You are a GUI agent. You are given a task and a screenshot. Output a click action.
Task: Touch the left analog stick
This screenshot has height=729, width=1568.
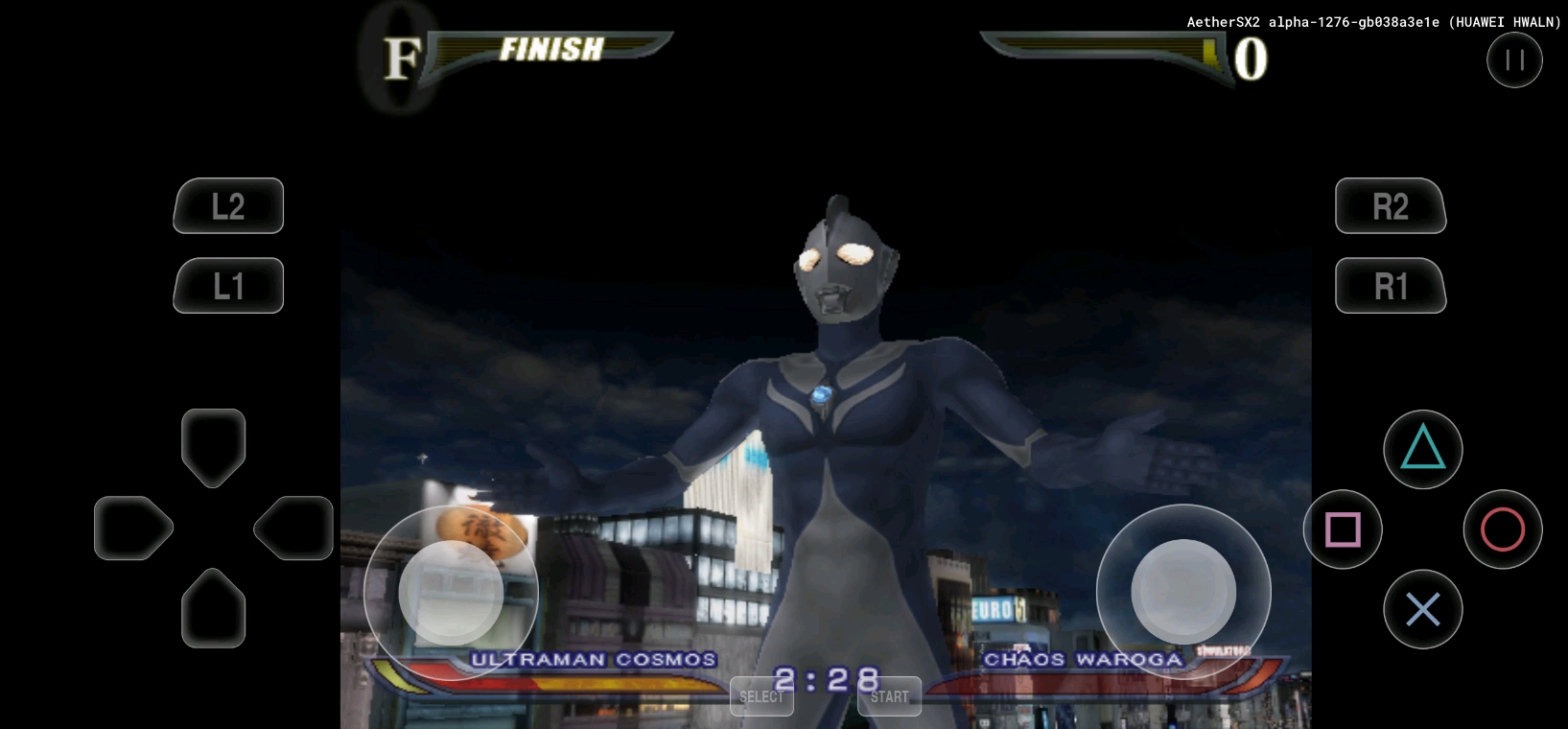(451, 593)
